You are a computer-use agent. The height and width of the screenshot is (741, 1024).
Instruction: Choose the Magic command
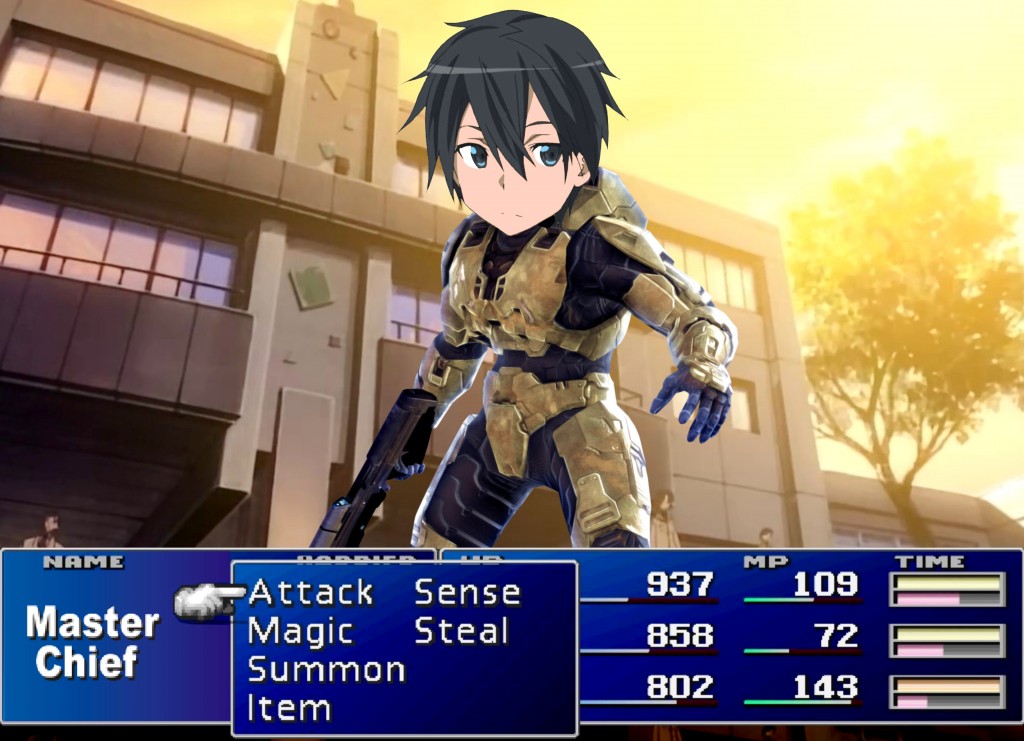tap(300, 632)
